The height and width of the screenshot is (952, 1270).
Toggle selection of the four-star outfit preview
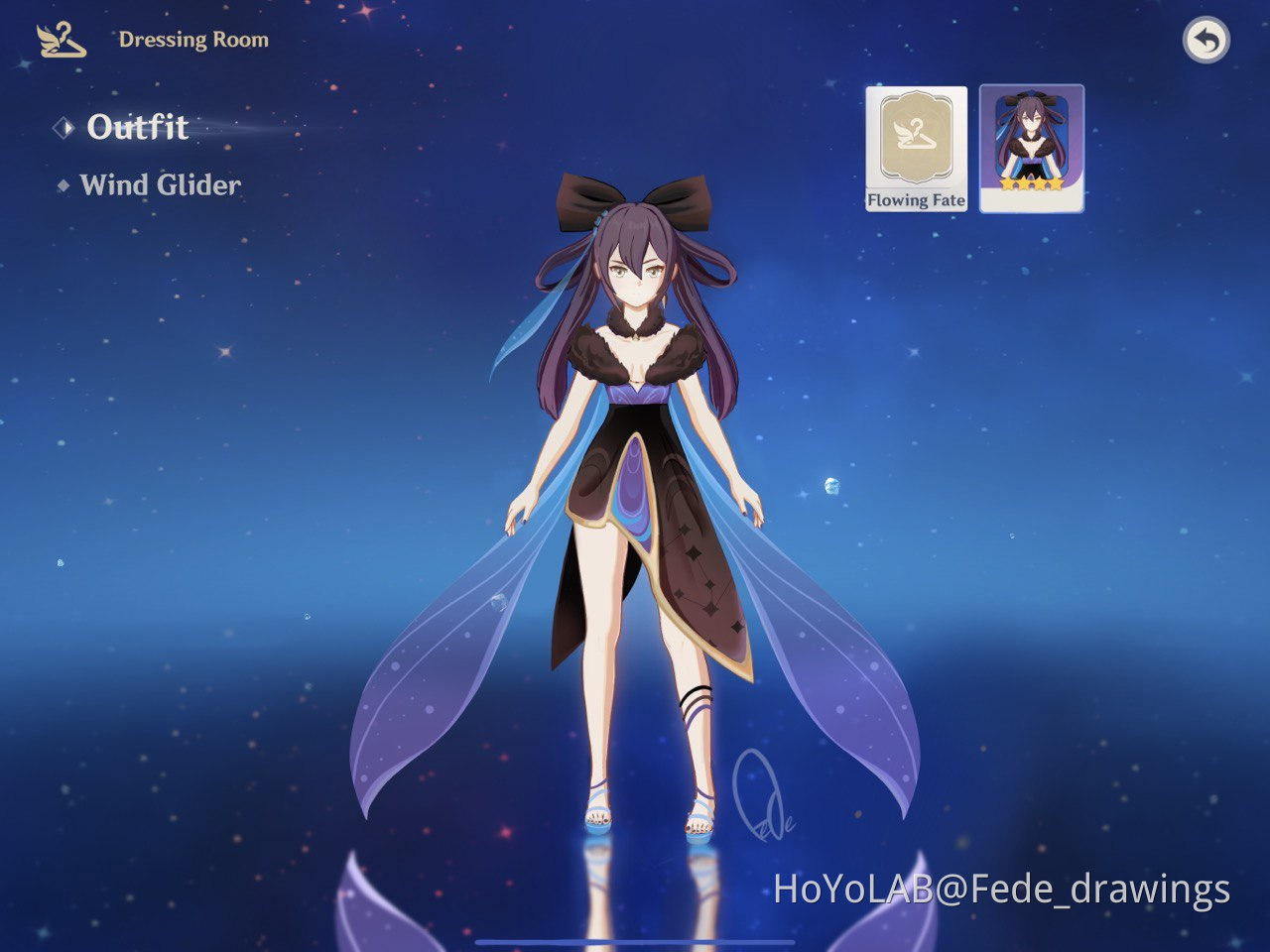click(1030, 149)
